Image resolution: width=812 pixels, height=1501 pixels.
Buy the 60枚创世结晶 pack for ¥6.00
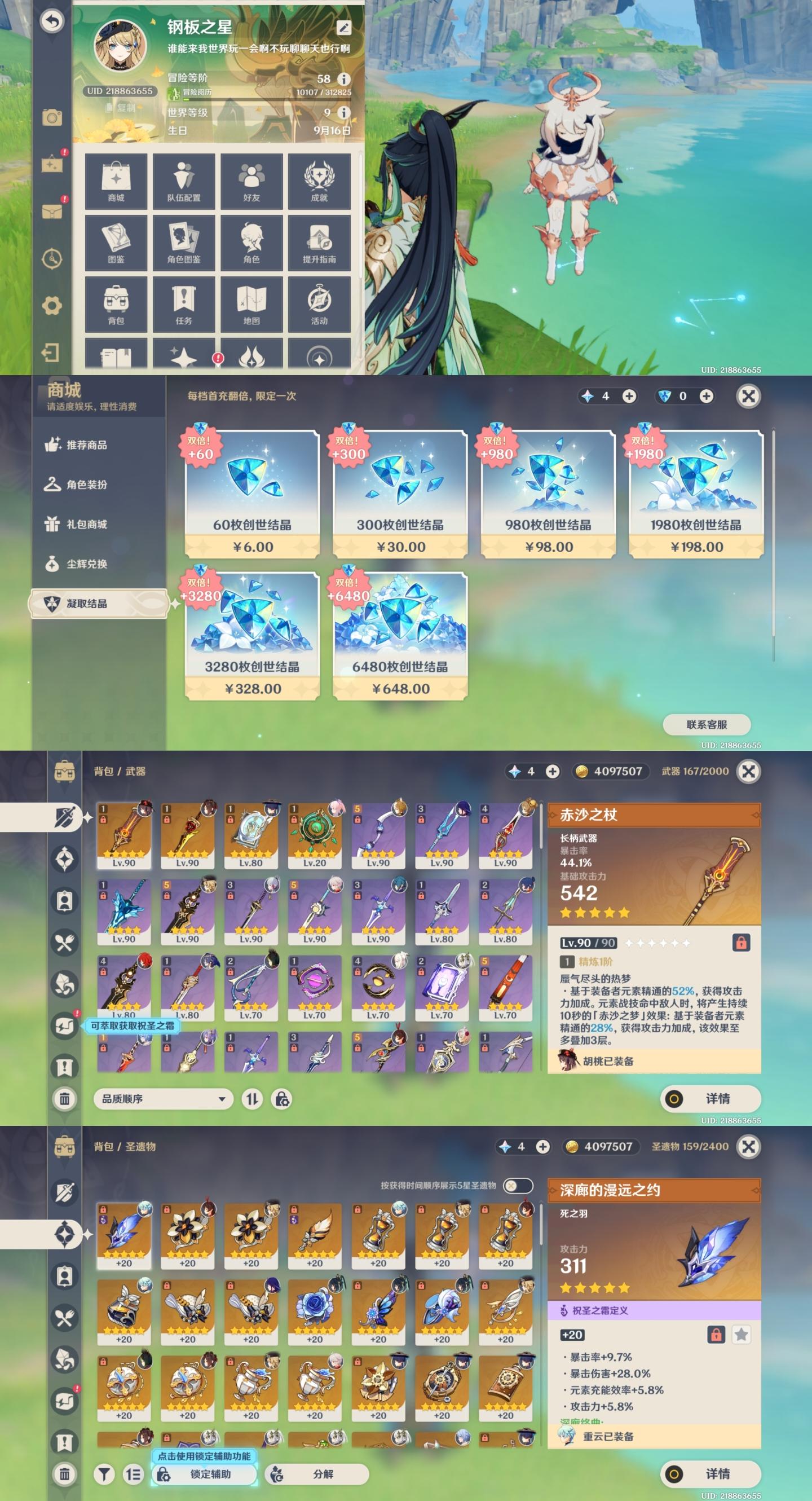click(x=252, y=494)
